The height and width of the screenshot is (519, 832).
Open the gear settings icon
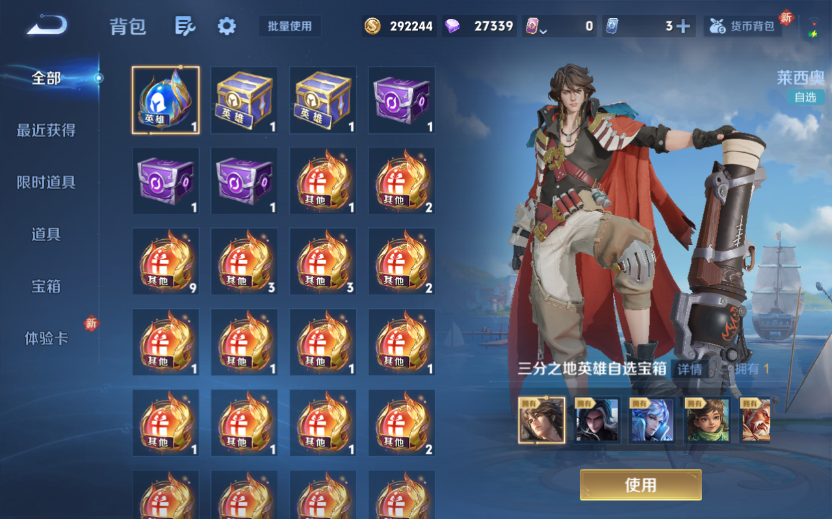click(227, 26)
